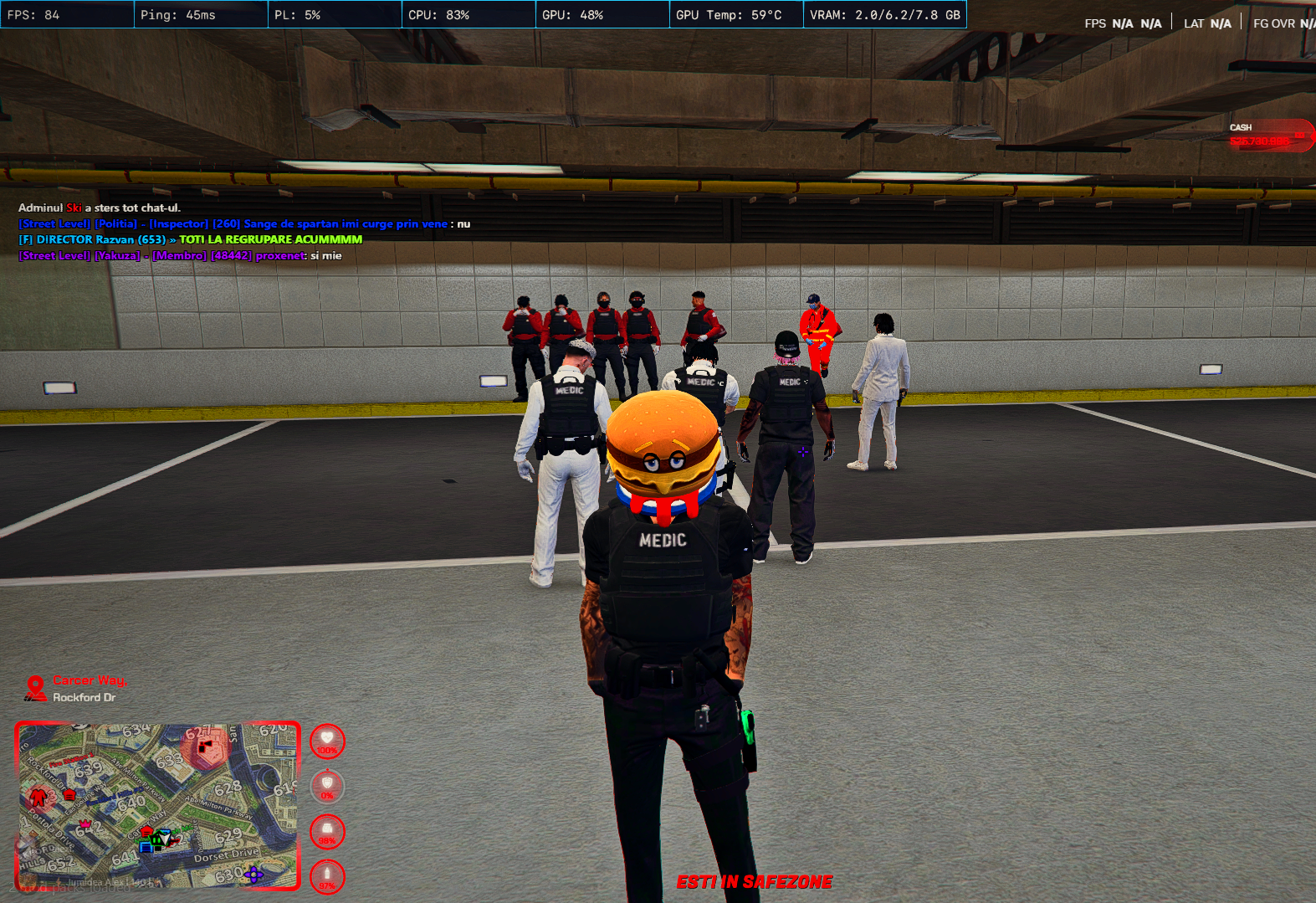Click the Politia Inspector chat line
Screen dimensions: 1316x903
pyautogui.click(x=243, y=223)
